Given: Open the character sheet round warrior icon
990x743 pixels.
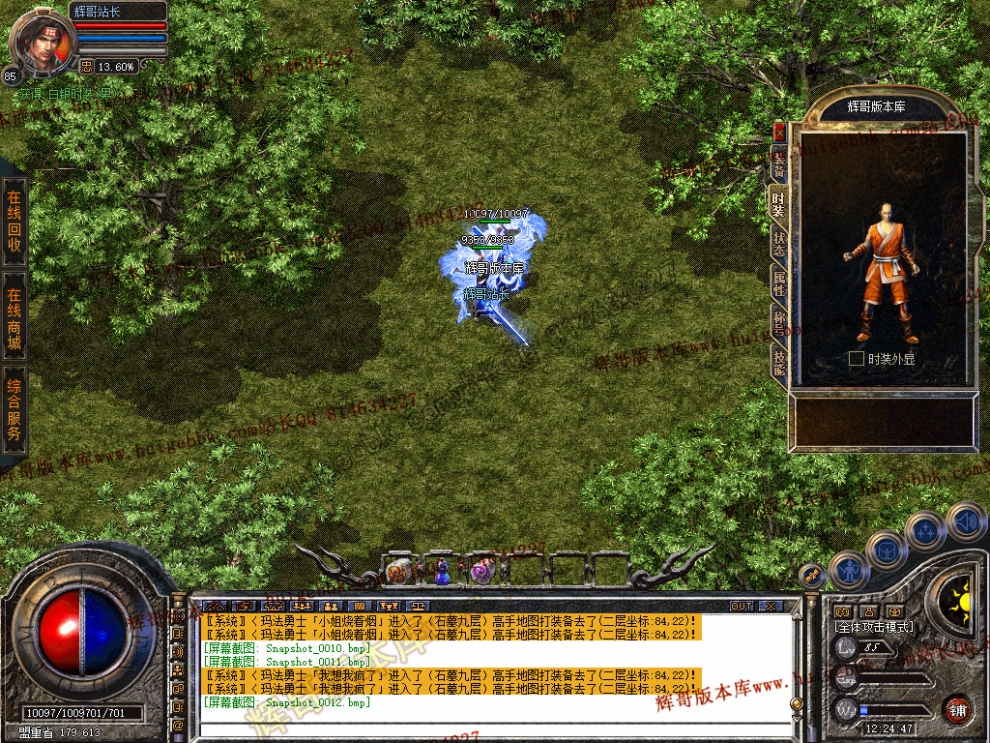Looking at the screenshot, I should click(x=849, y=571).
